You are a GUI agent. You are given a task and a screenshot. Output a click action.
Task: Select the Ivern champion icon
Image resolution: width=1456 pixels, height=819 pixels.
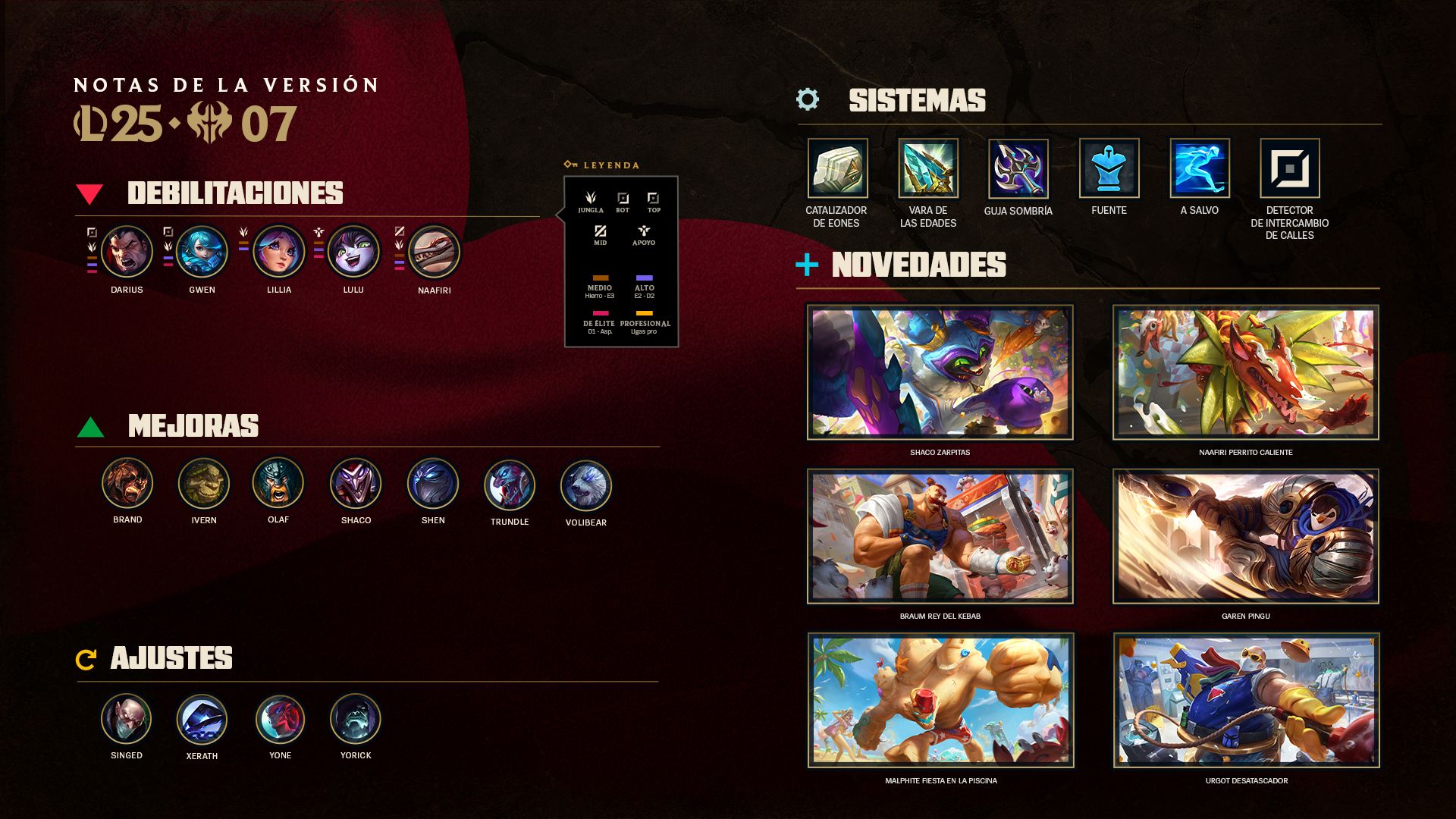coord(203,483)
